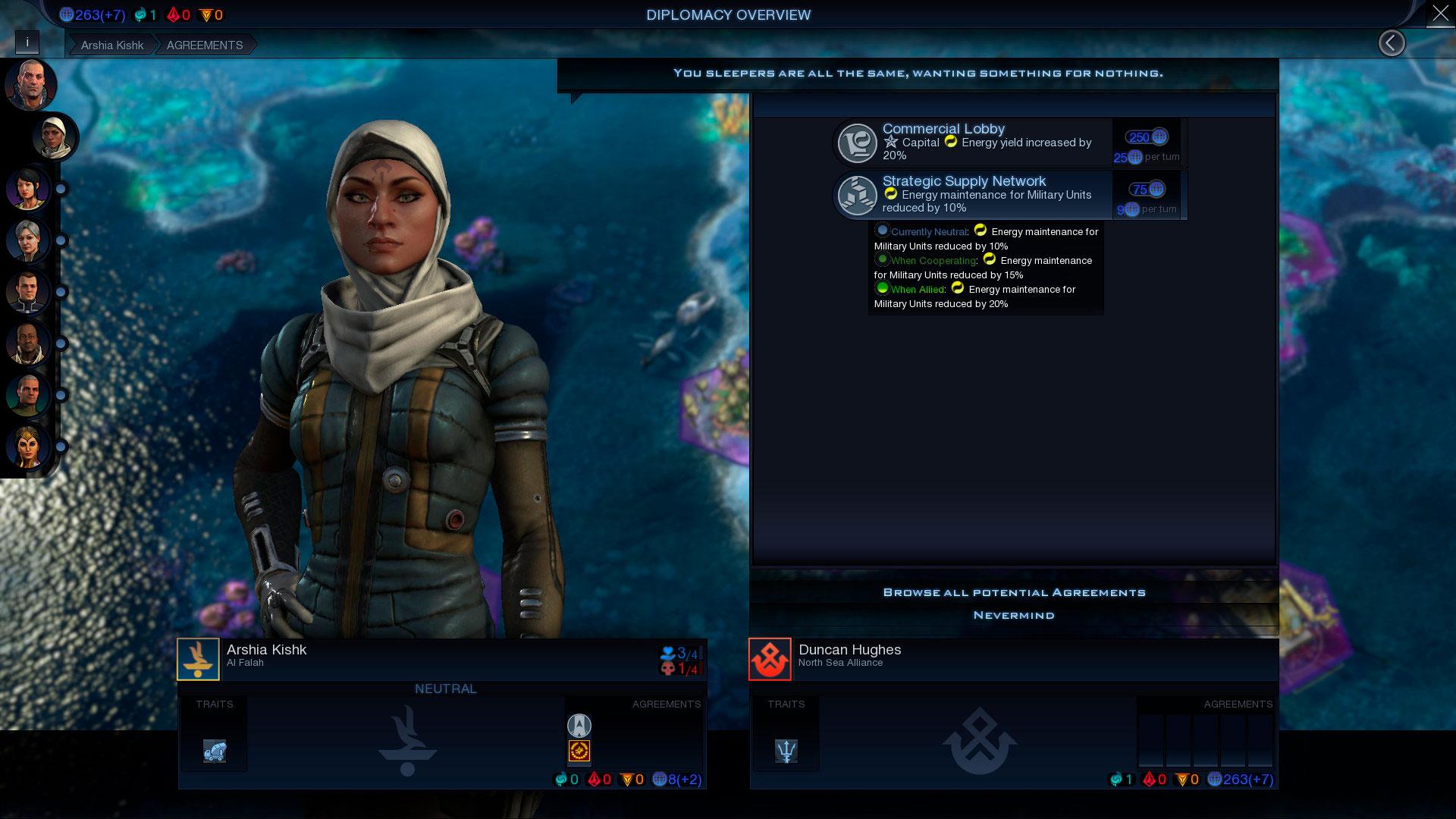The image size is (1456, 819).
Task: Go back with the circular arrow button
Action: point(1391,43)
